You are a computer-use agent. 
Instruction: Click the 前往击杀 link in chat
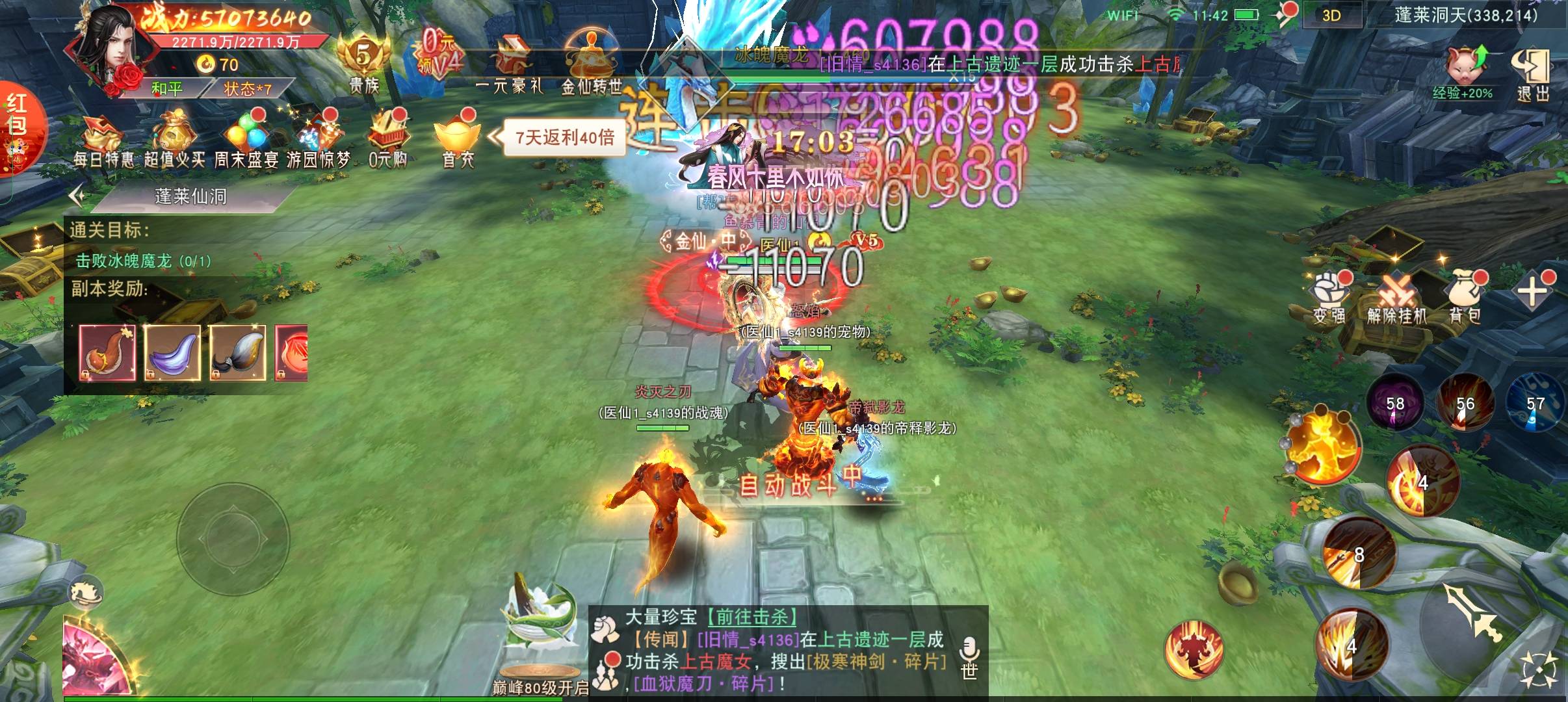[753, 617]
